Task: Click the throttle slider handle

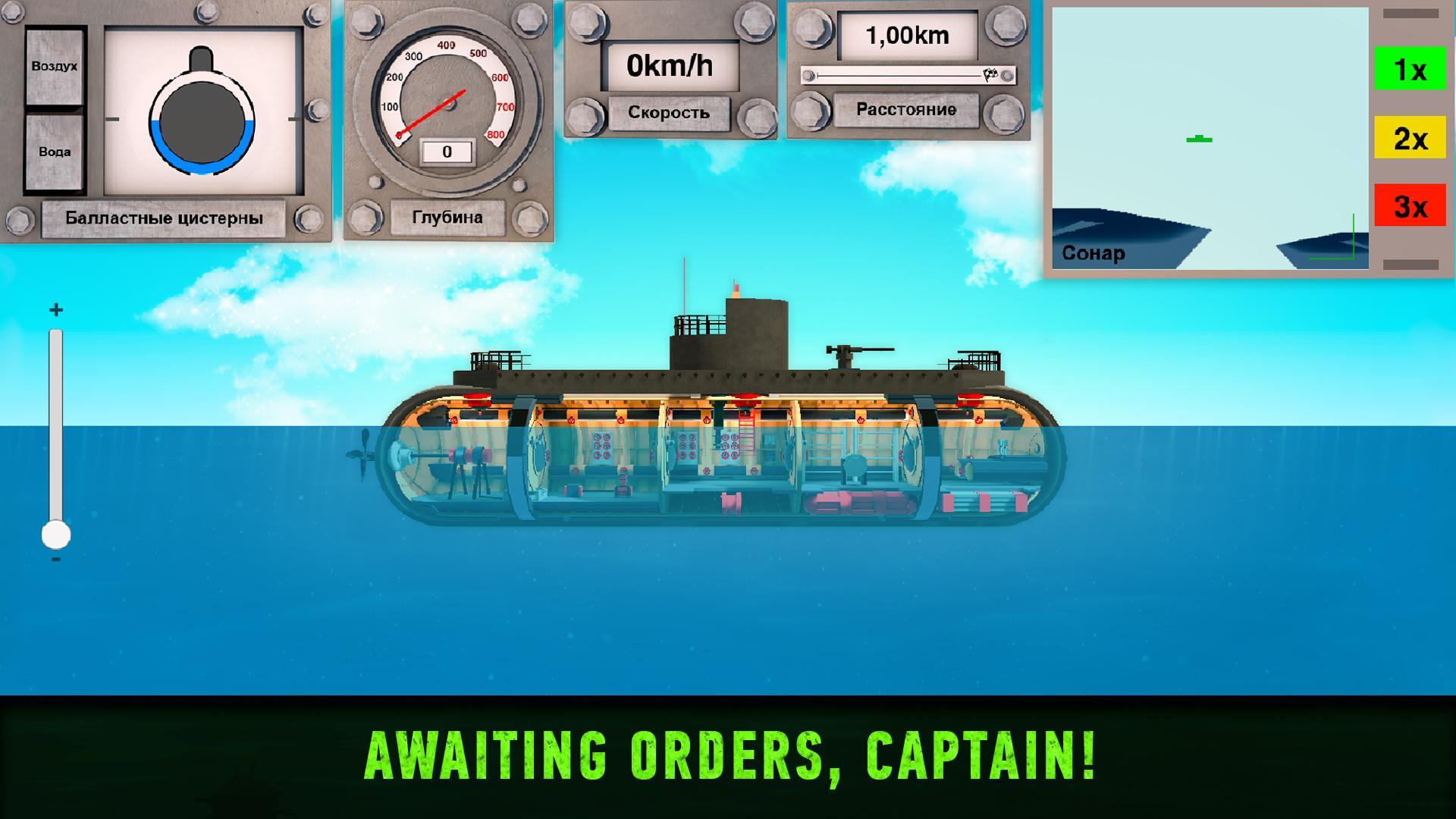Action: 55,533
